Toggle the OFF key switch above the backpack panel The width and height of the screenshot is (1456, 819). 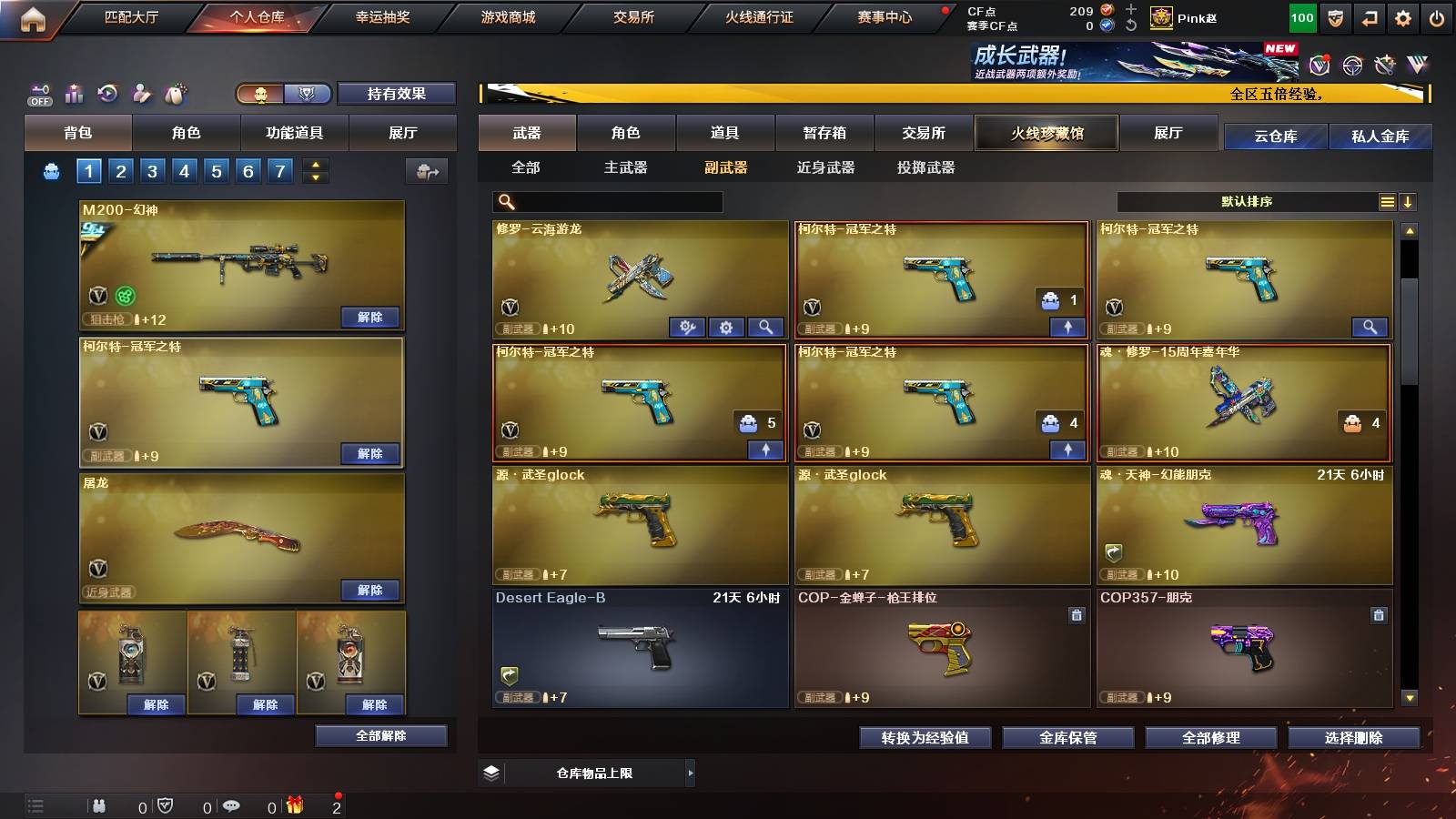[38, 93]
